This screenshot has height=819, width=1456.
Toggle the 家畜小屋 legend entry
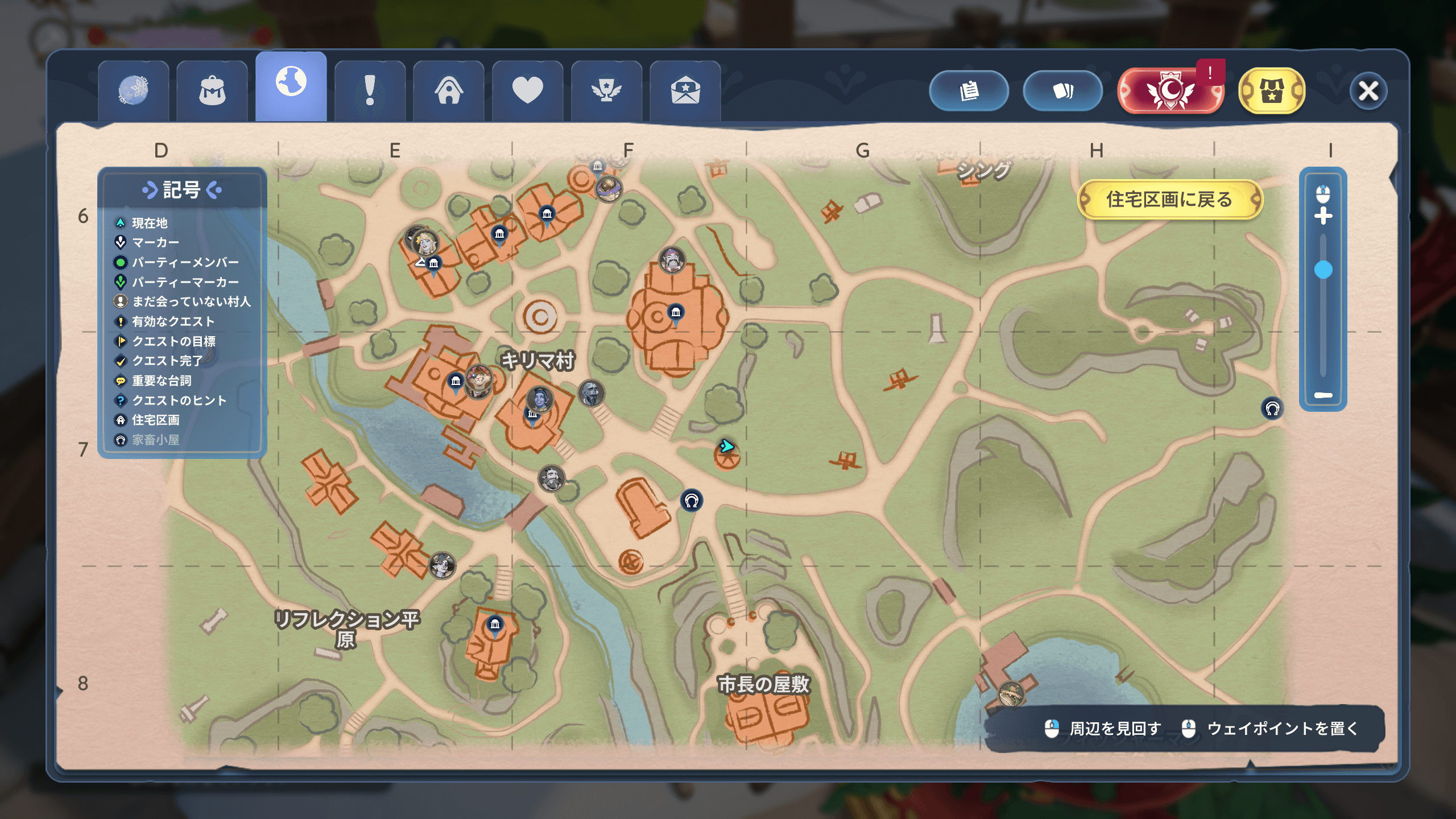(x=155, y=440)
